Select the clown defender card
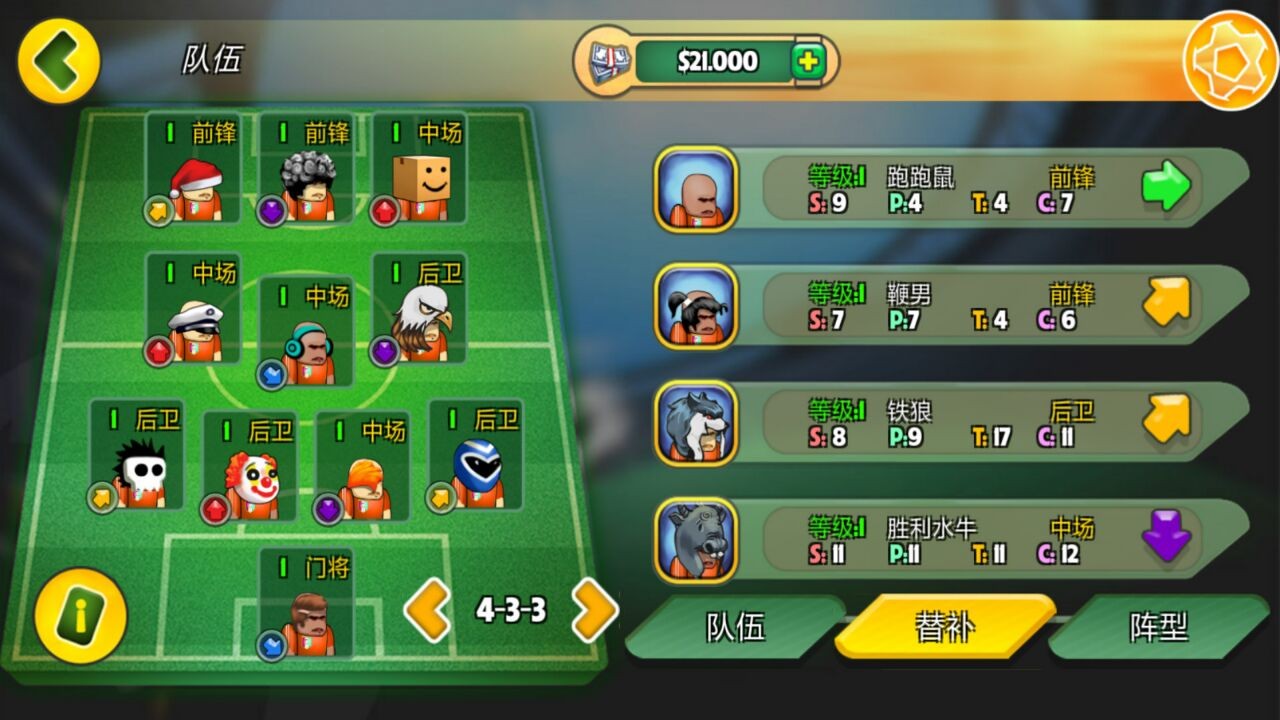The height and width of the screenshot is (720, 1280). (250, 466)
